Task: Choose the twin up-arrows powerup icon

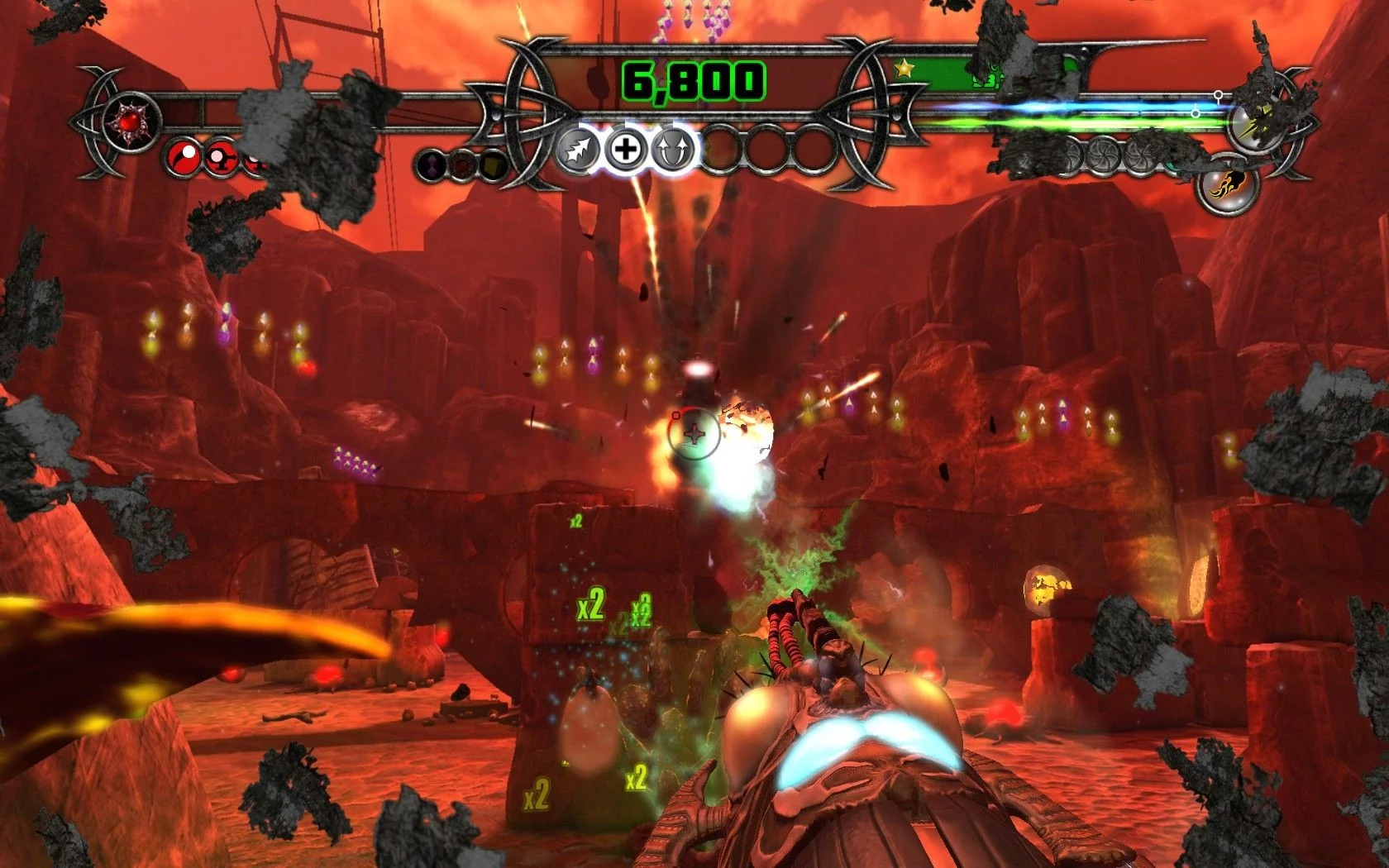Action: click(x=673, y=150)
